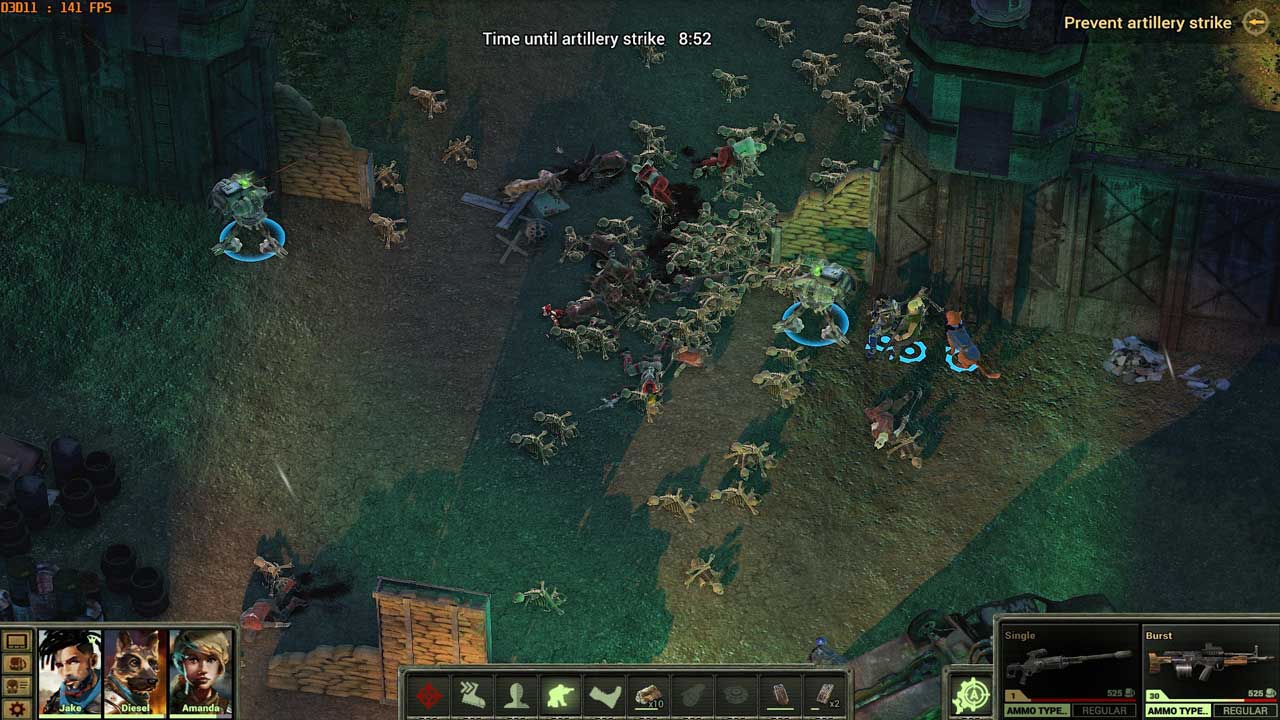
Task: Activate the green gear targeting ability
Action: tap(970, 696)
